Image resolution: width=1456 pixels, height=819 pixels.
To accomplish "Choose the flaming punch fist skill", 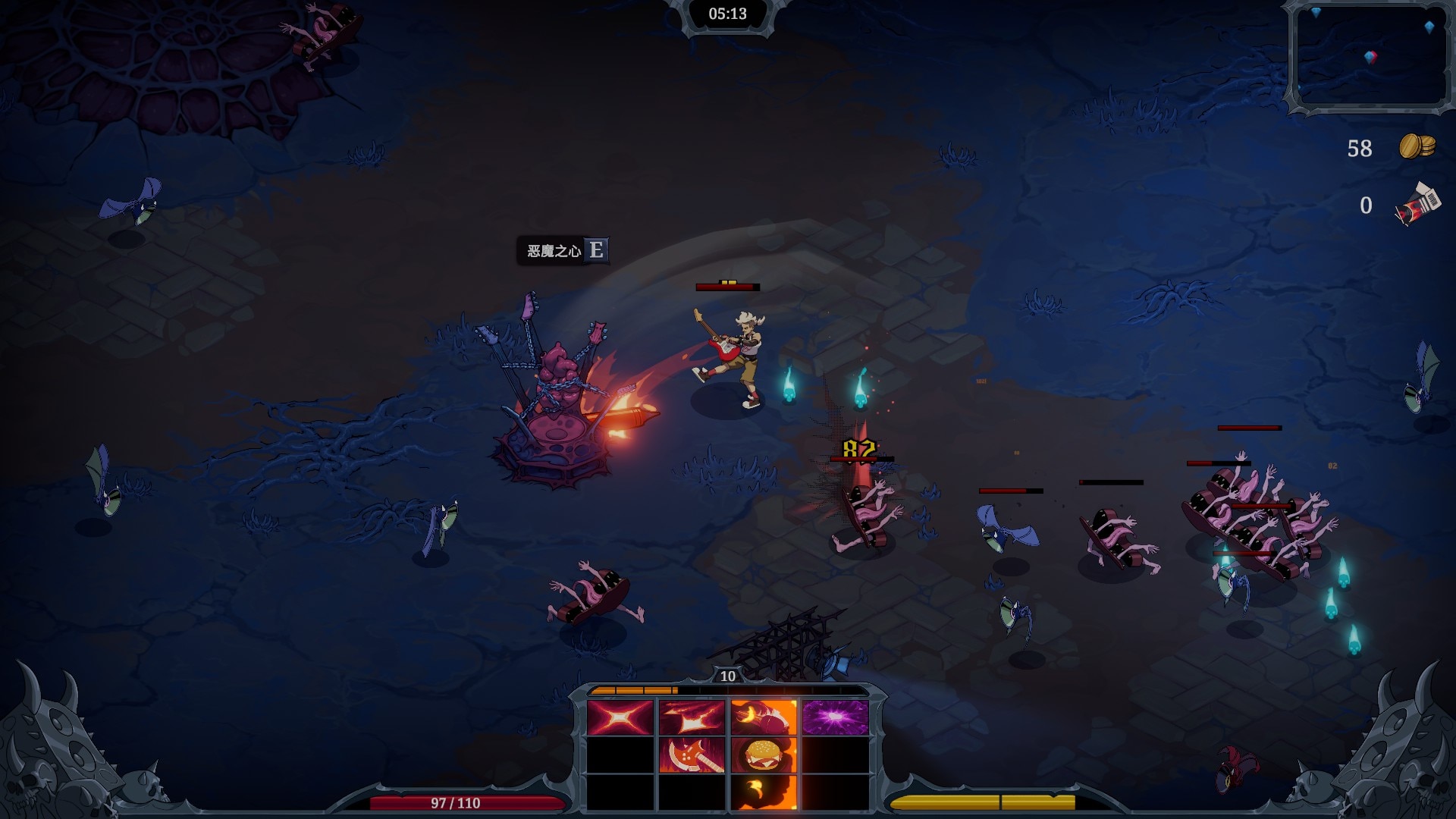I will pos(763,717).
